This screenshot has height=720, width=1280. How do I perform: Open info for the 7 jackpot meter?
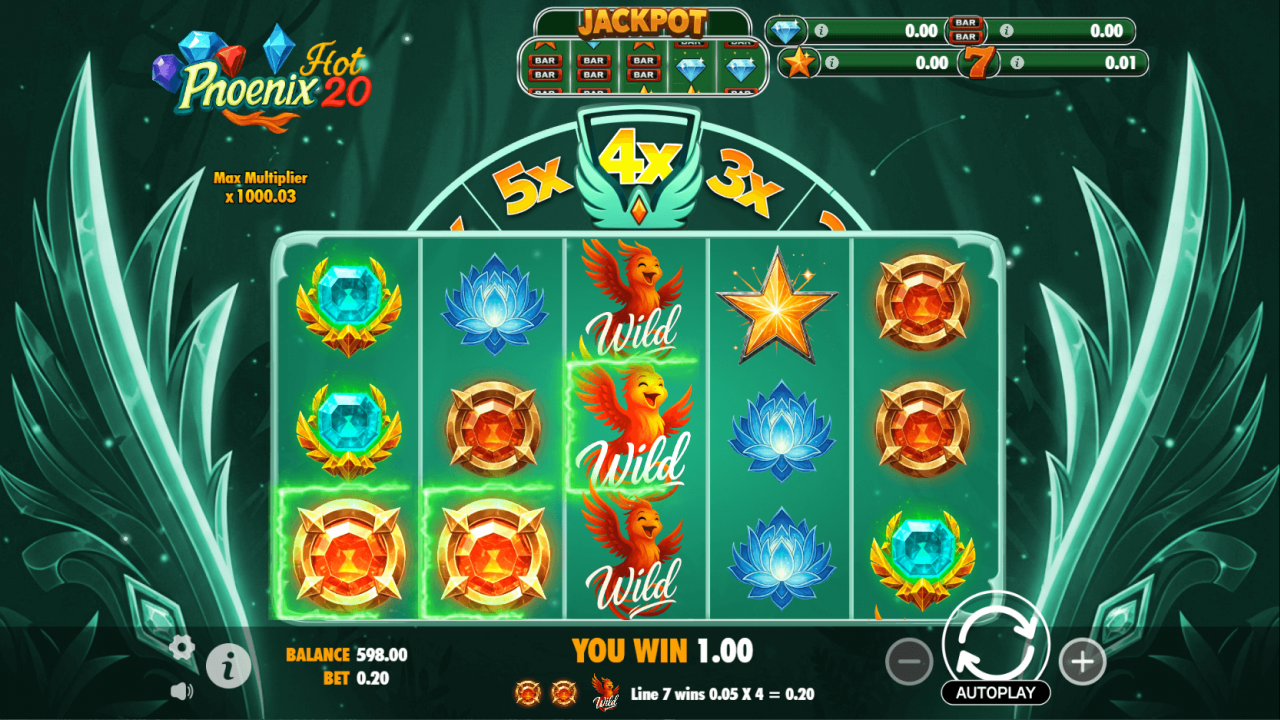[x=1018, y=63]
